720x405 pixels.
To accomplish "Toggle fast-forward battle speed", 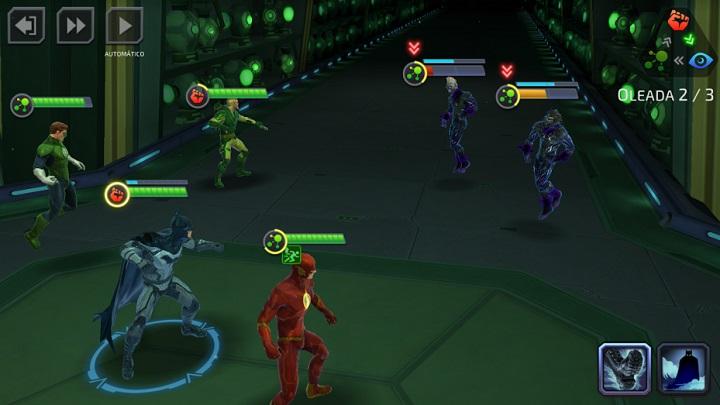I will tap(75, 25).
